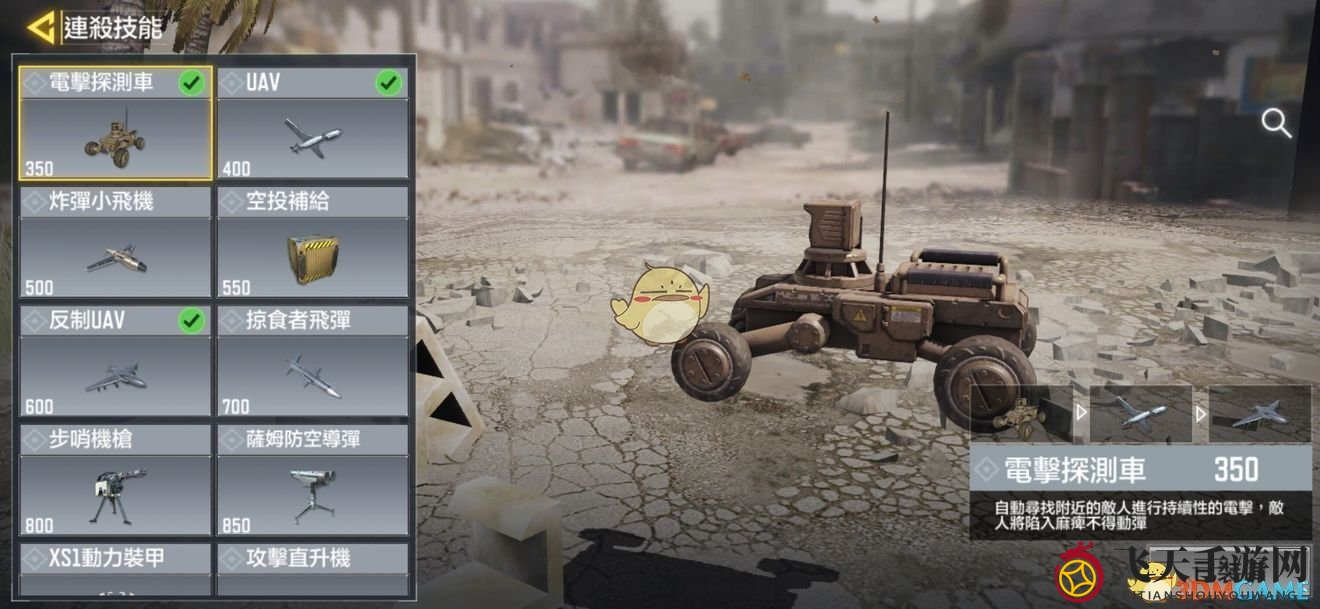
Task: Select the 反制UAV scorestreak tile
Action: coord(115,361)
